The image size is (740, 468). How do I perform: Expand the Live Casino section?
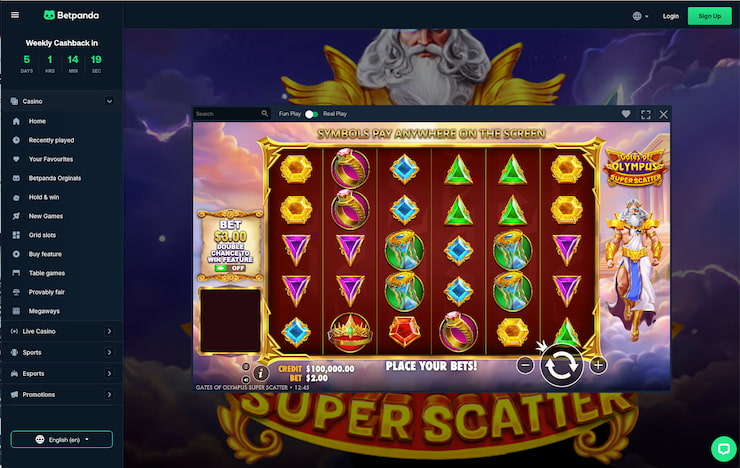point(61,330)
